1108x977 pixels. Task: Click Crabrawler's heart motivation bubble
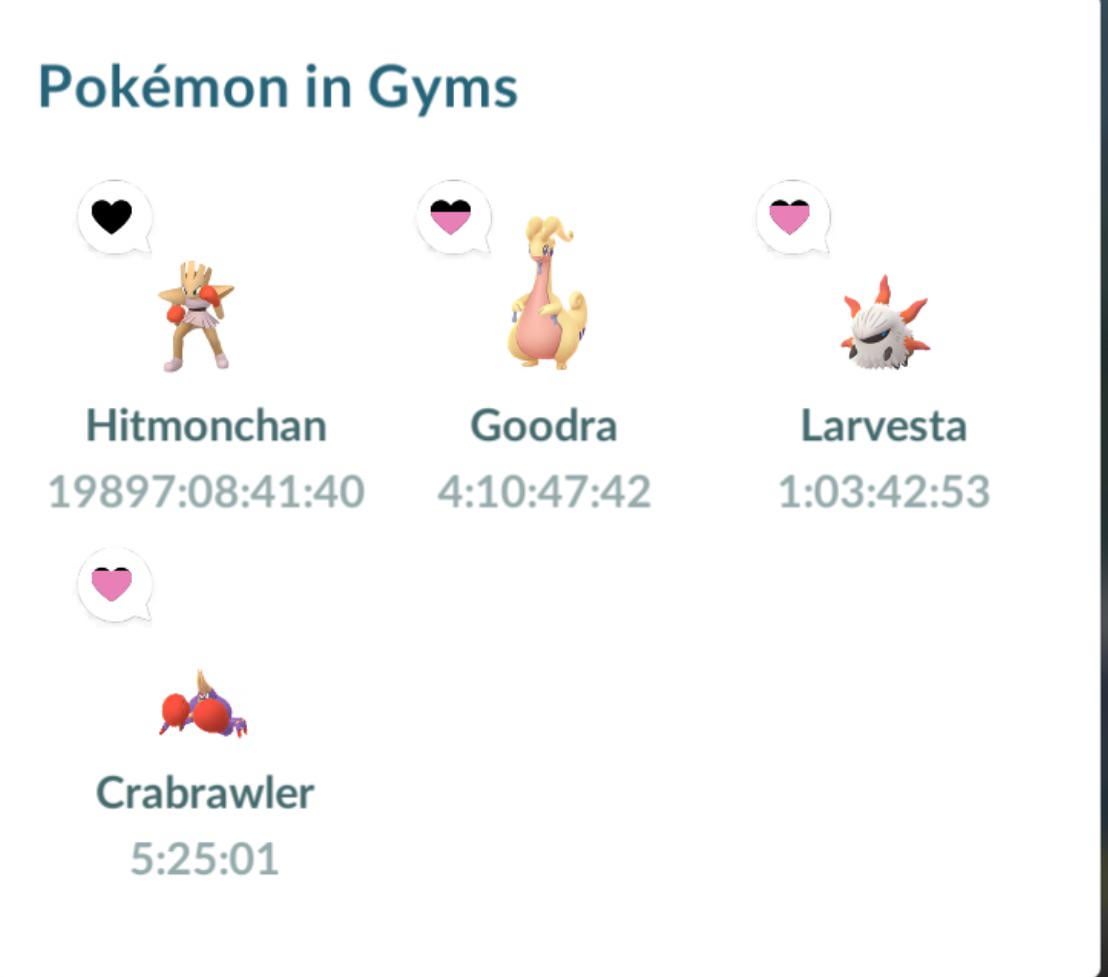click(x=113, y=583)
